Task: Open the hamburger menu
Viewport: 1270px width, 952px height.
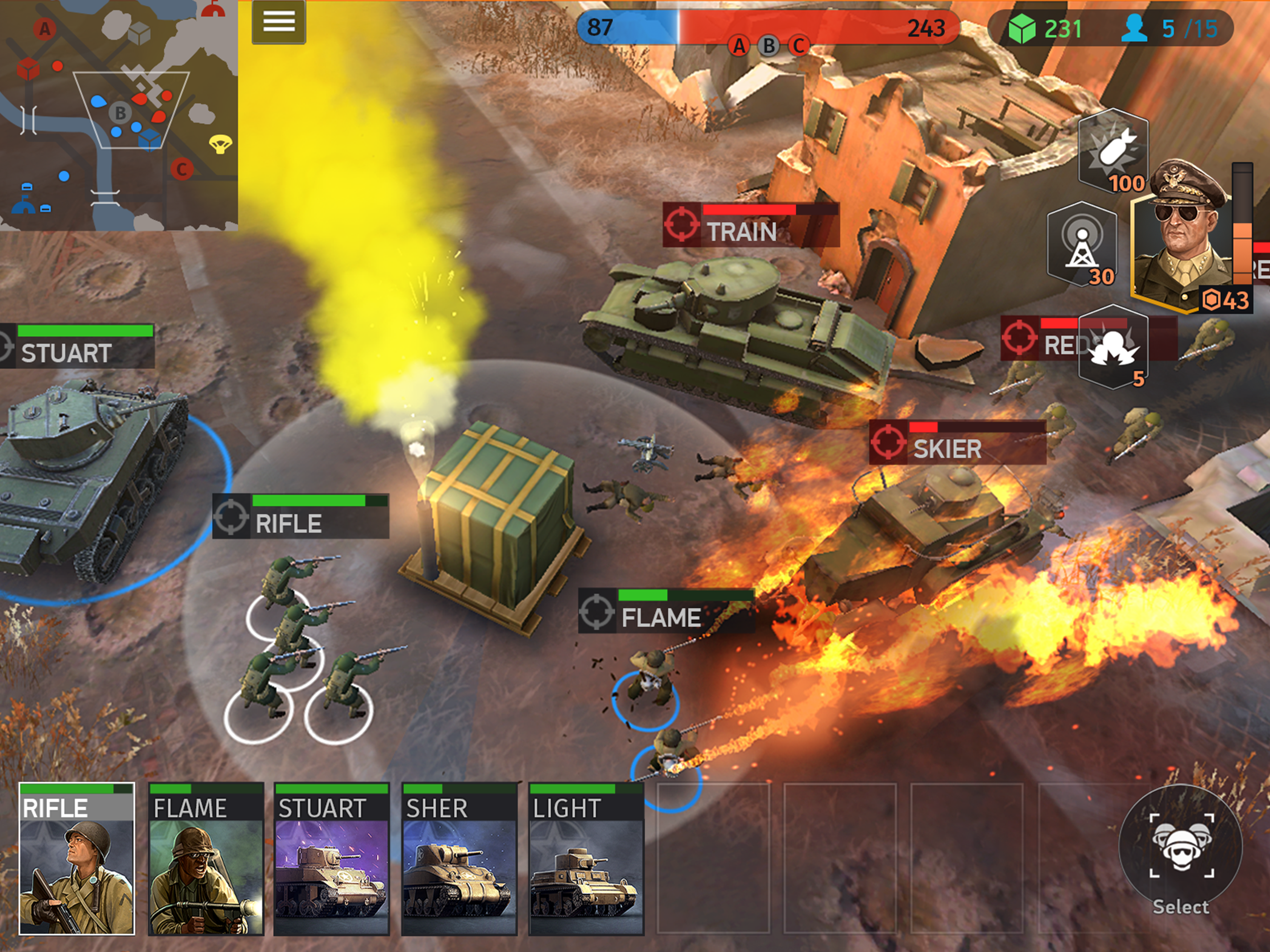Action: tap(278, 22)
